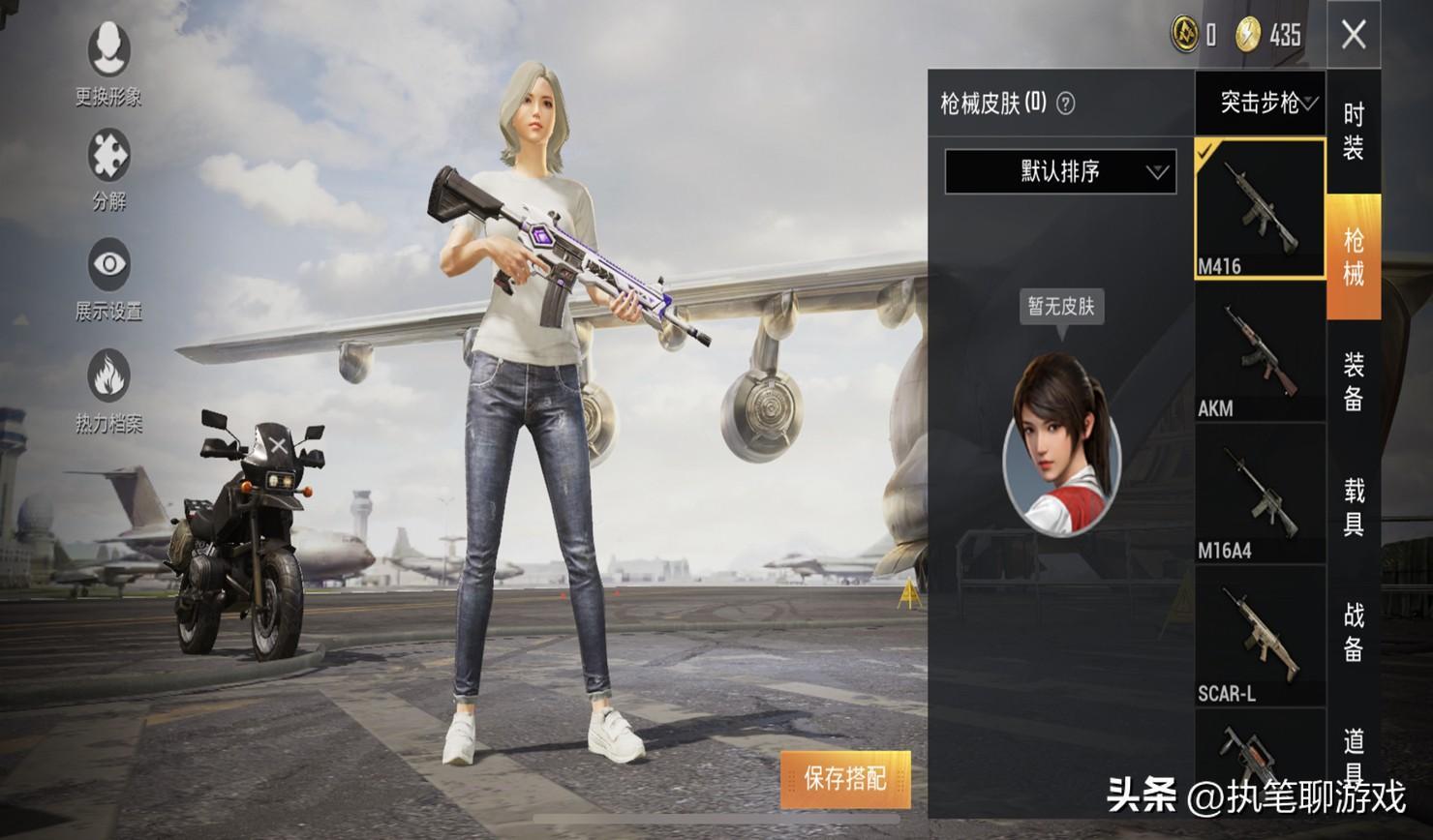
Task: Save the outfit with 保存搭配 button
Action: [845, 779]
